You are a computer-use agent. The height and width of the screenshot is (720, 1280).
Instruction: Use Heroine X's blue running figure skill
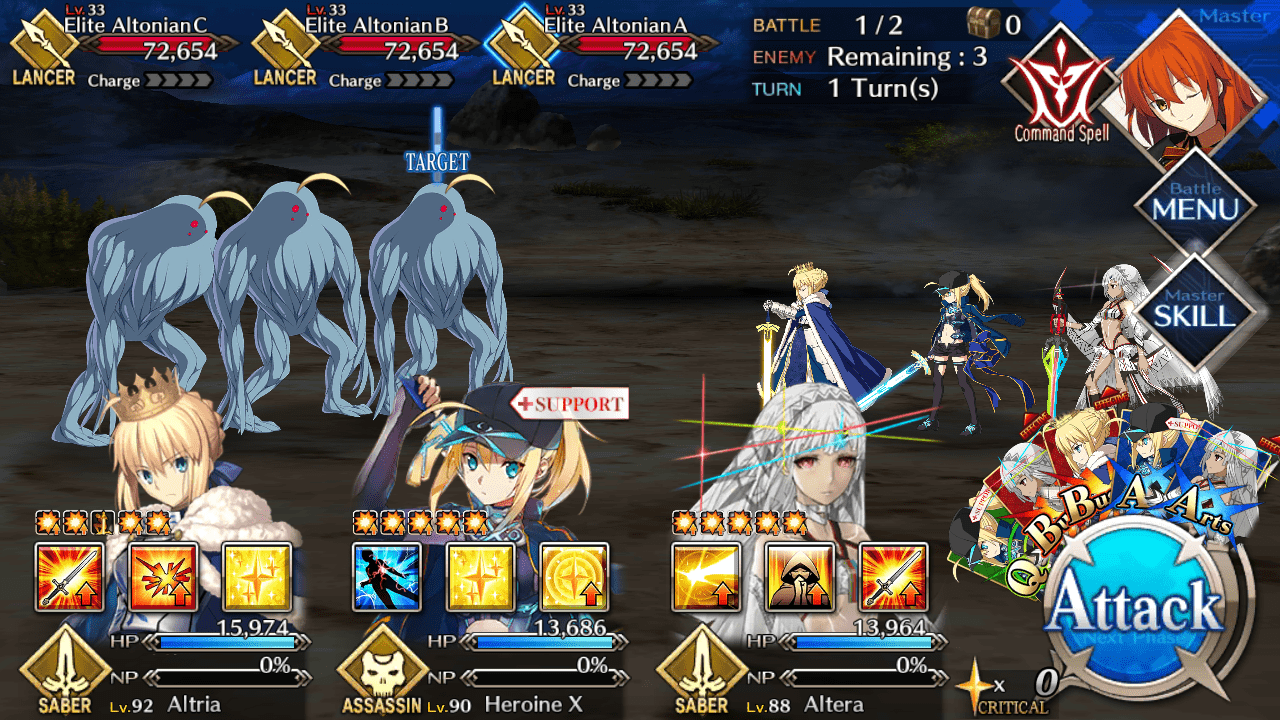(x=387, y=577)
